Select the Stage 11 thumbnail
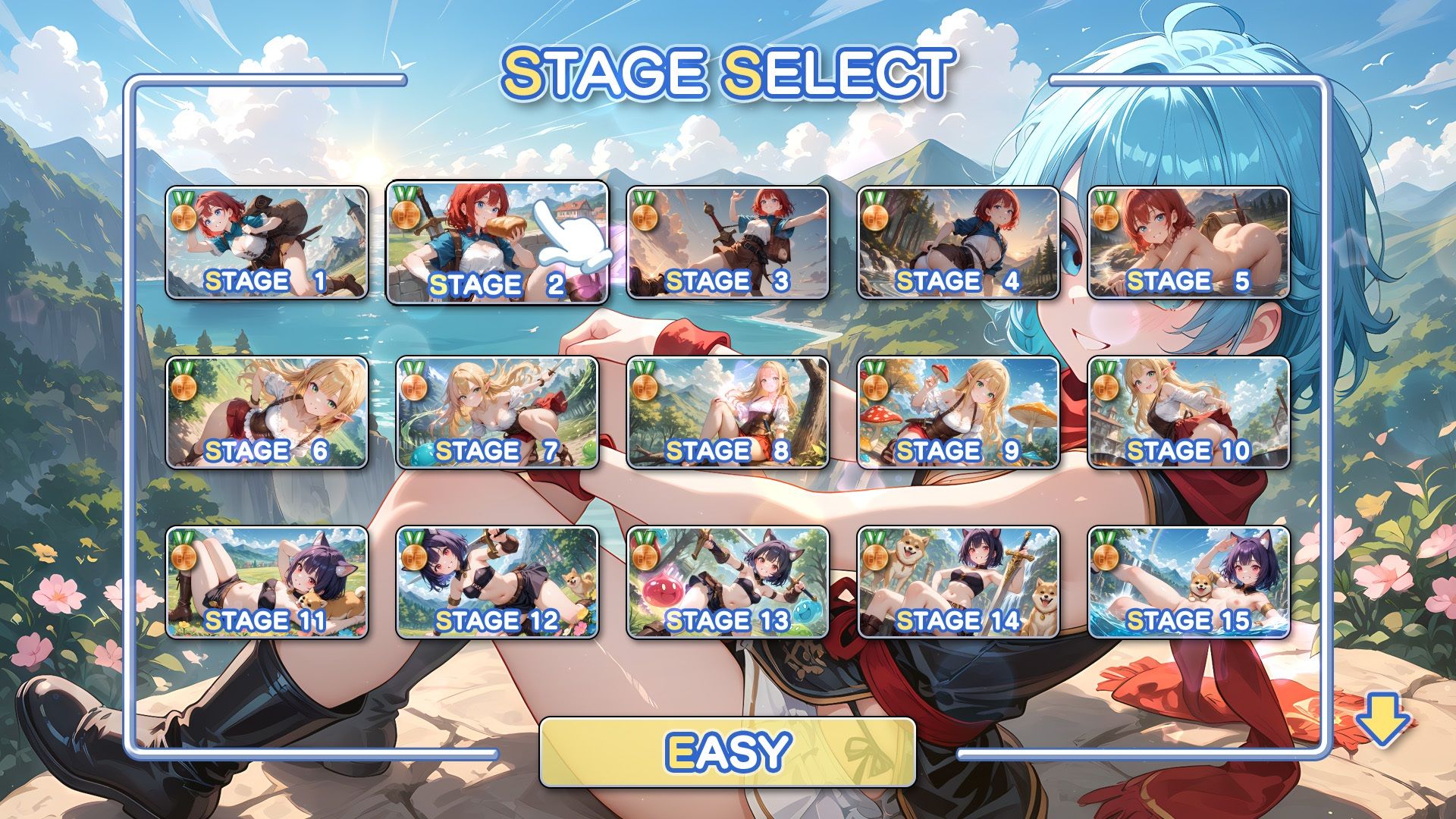Image resolution: width=1456 pixels, height=819 pixels. 267,582
